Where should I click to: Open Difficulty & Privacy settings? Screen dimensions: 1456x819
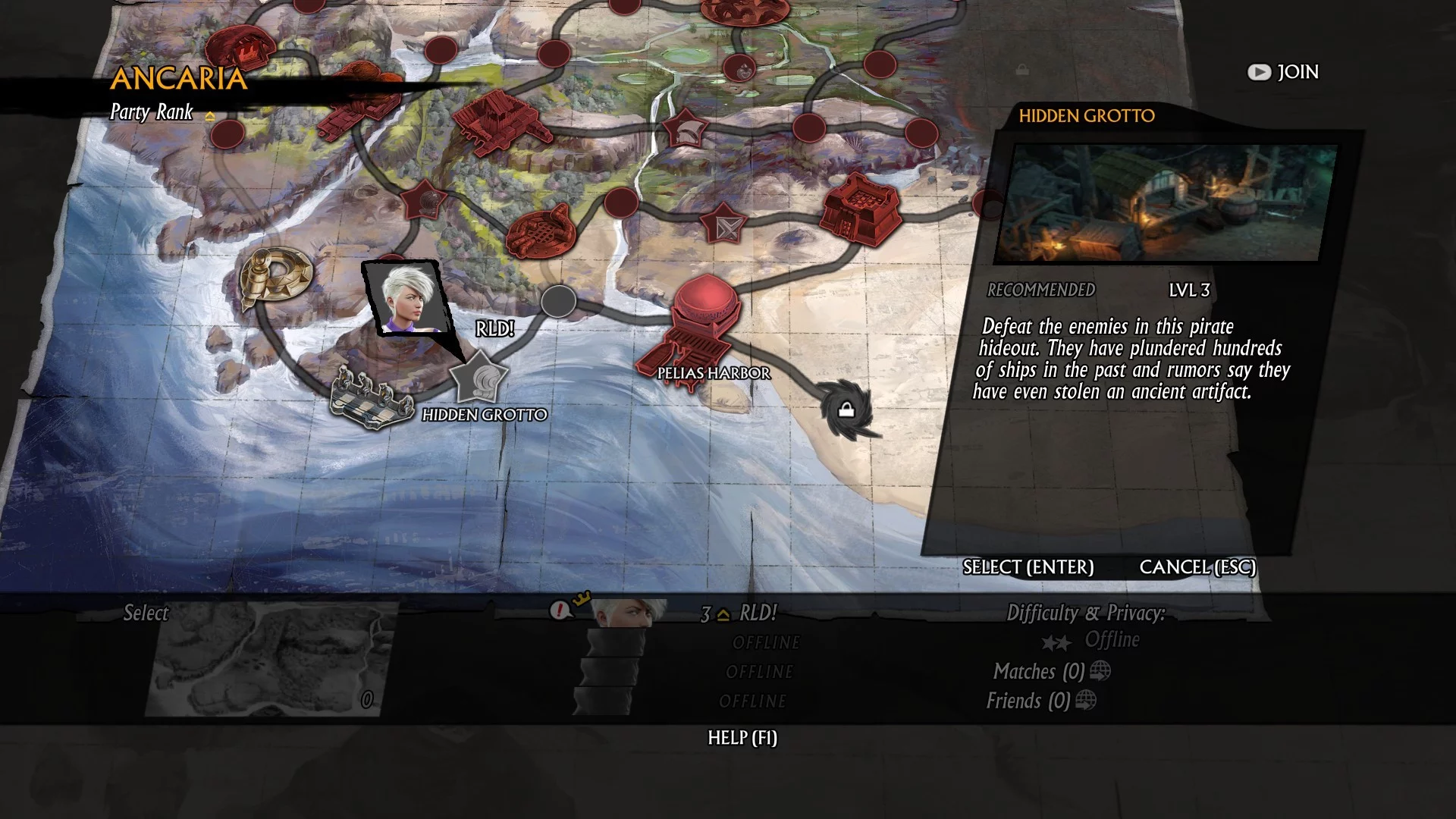coord(1085,613)
